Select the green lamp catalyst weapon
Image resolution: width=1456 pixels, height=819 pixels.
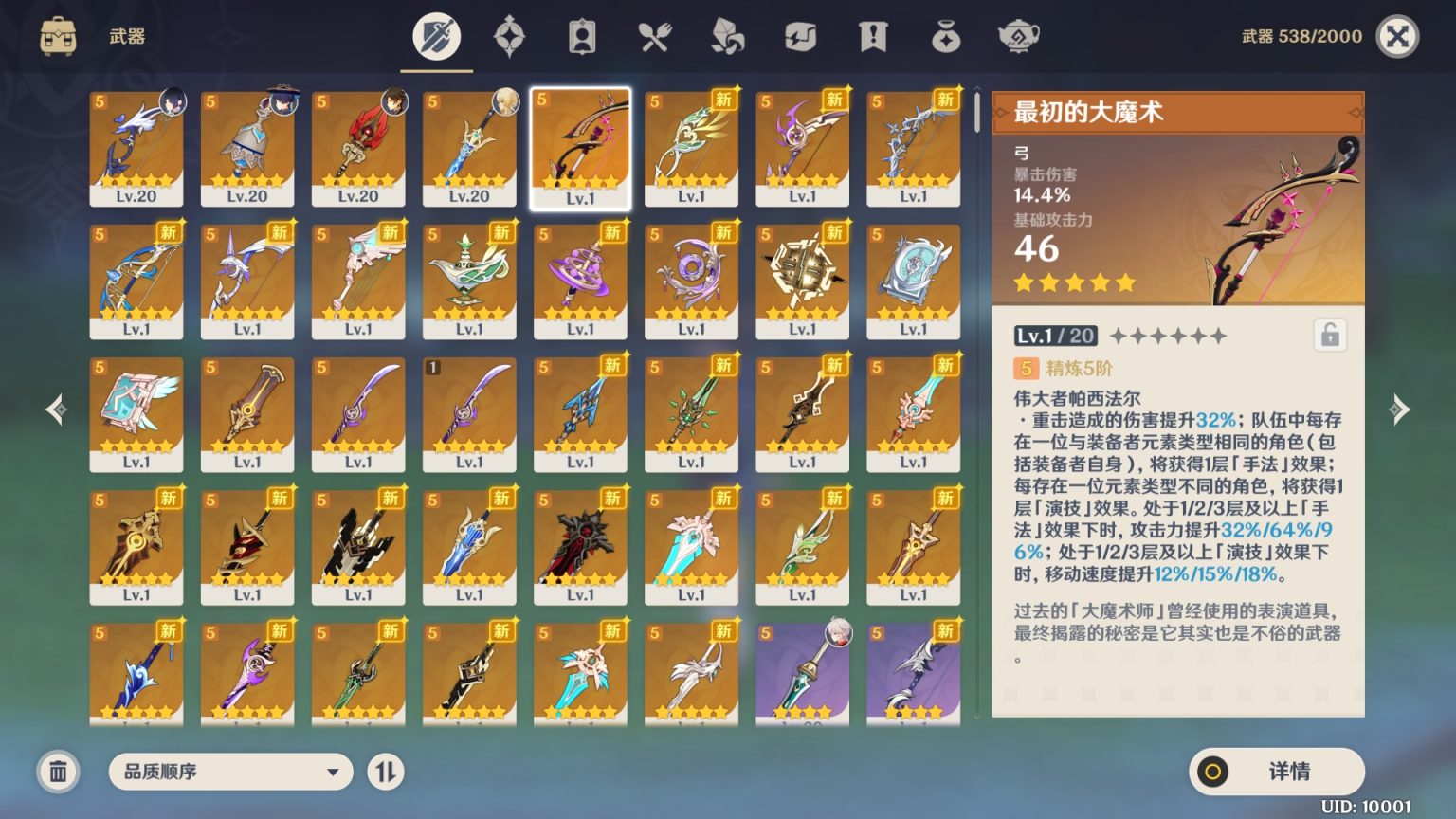tap(469, 281)
